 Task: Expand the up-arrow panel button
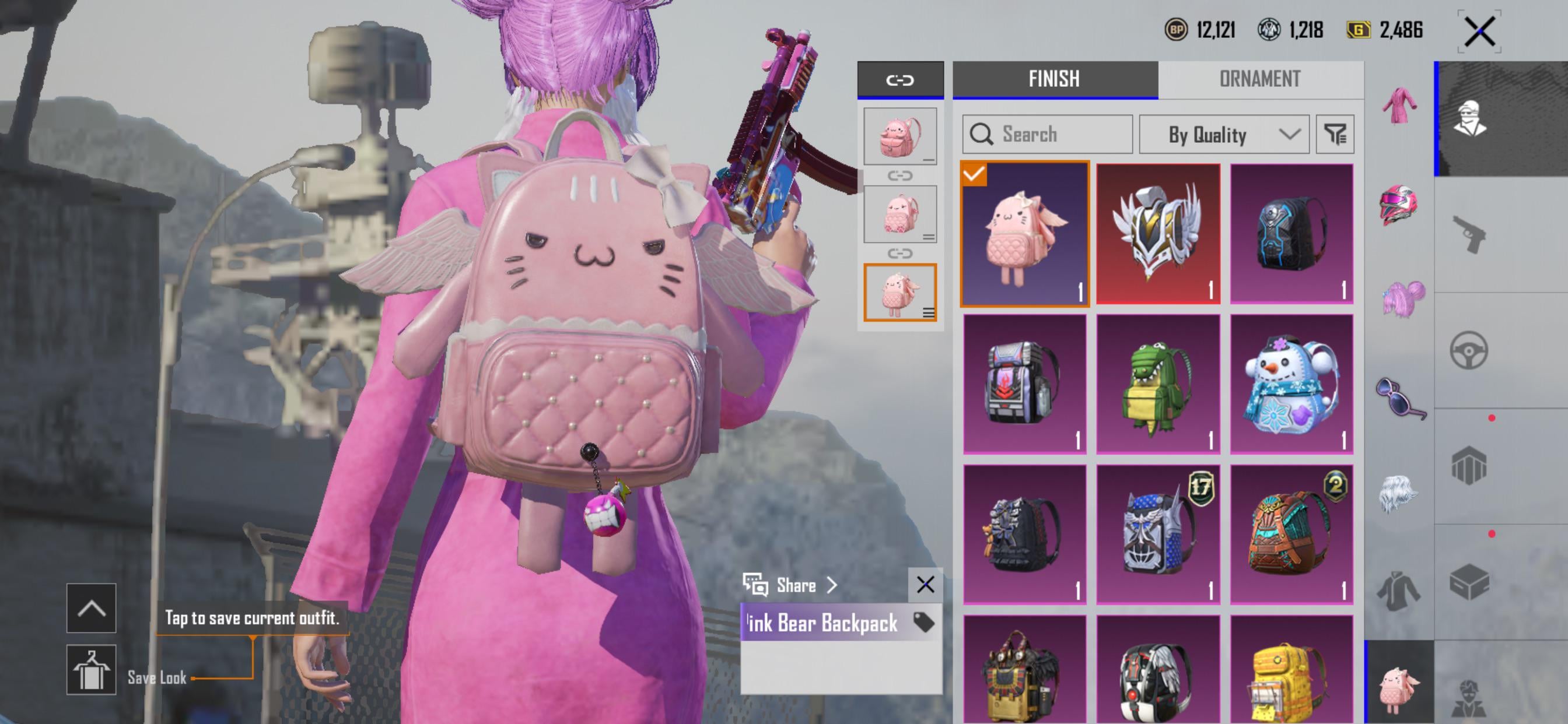click(x=92, y=608)
